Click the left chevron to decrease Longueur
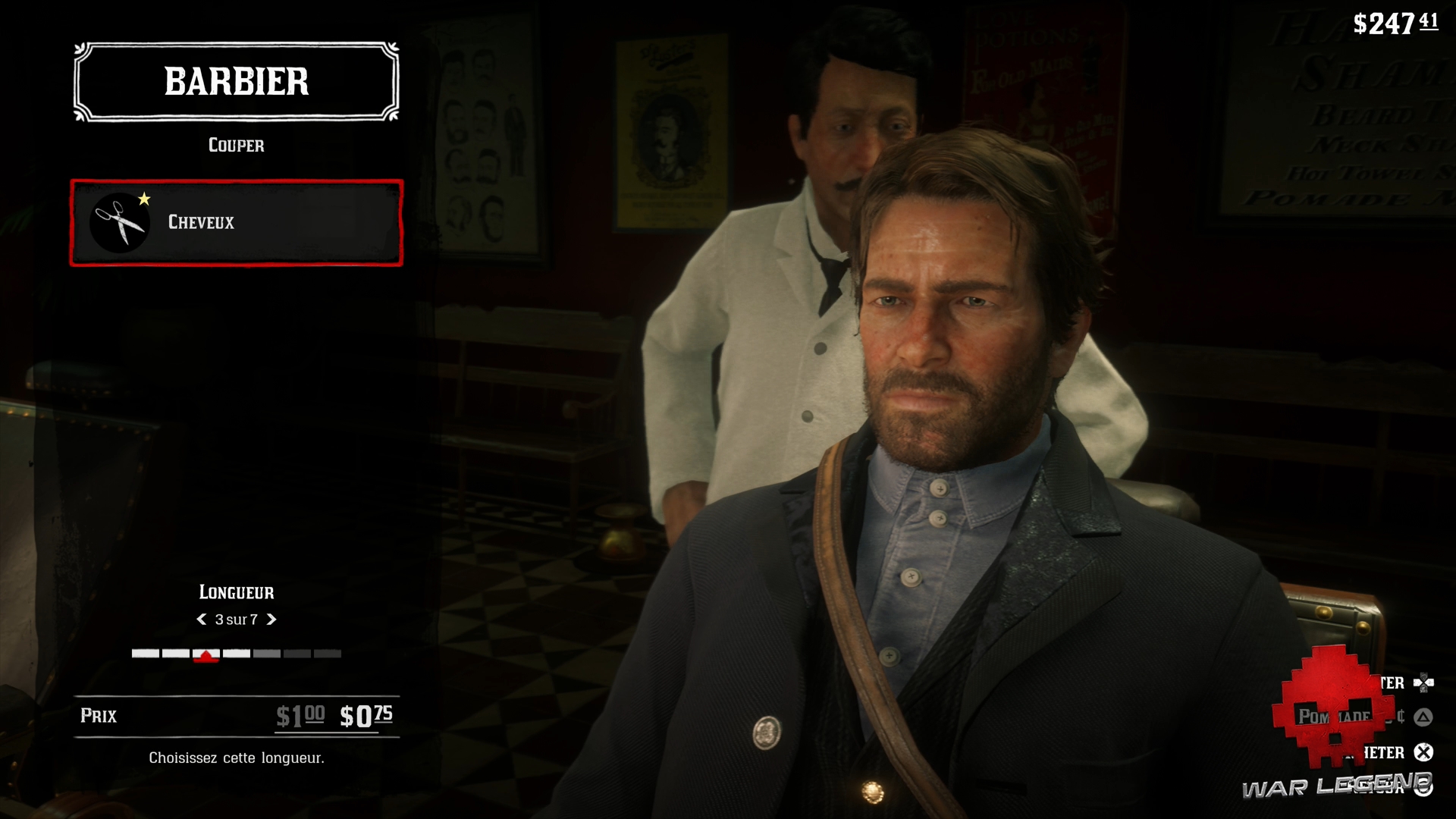1456x819 pixels. pos(200,620)
